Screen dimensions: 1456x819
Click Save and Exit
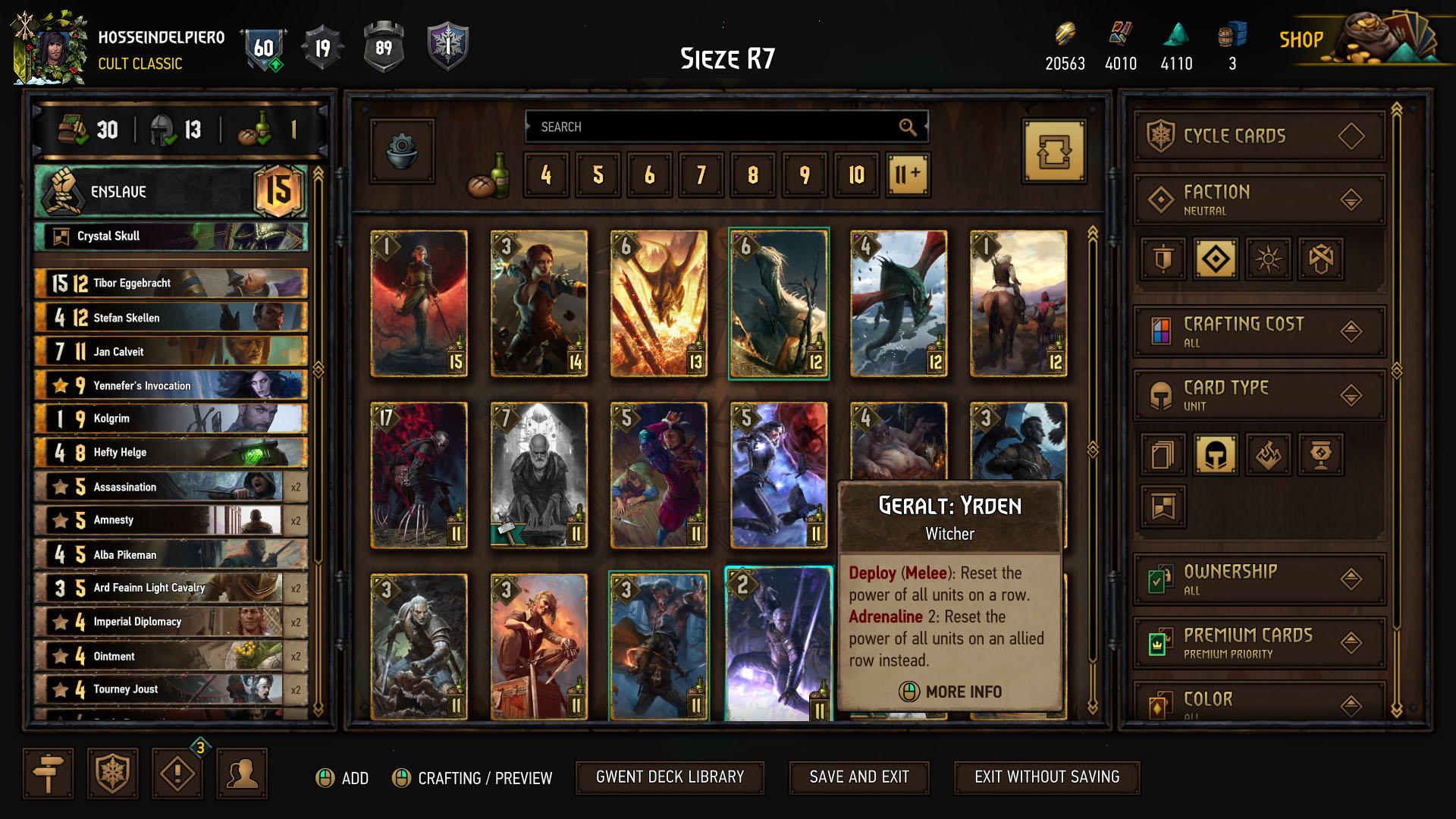[858, 777]
